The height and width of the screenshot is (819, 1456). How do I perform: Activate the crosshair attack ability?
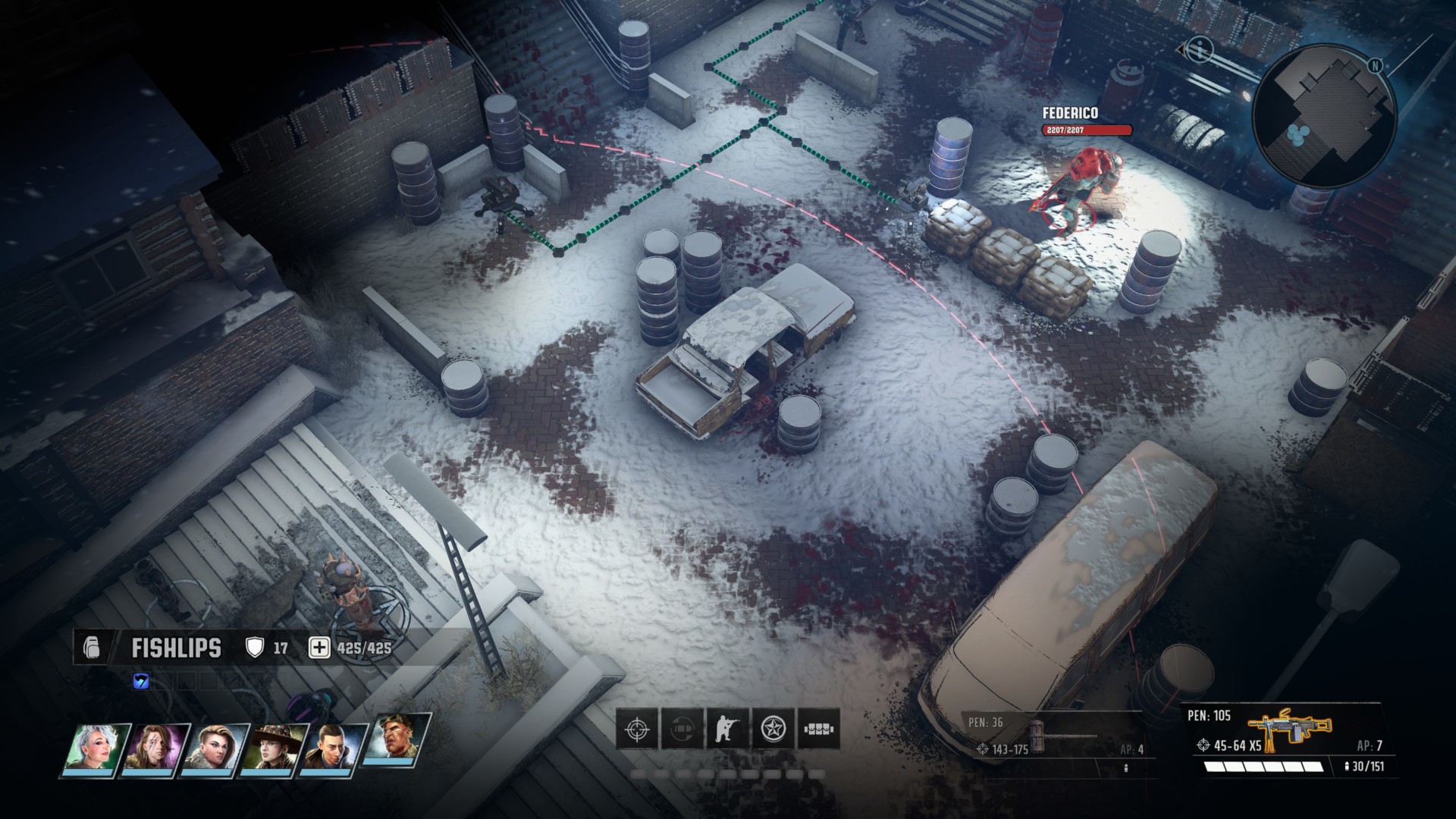click(x=637, y=730)
